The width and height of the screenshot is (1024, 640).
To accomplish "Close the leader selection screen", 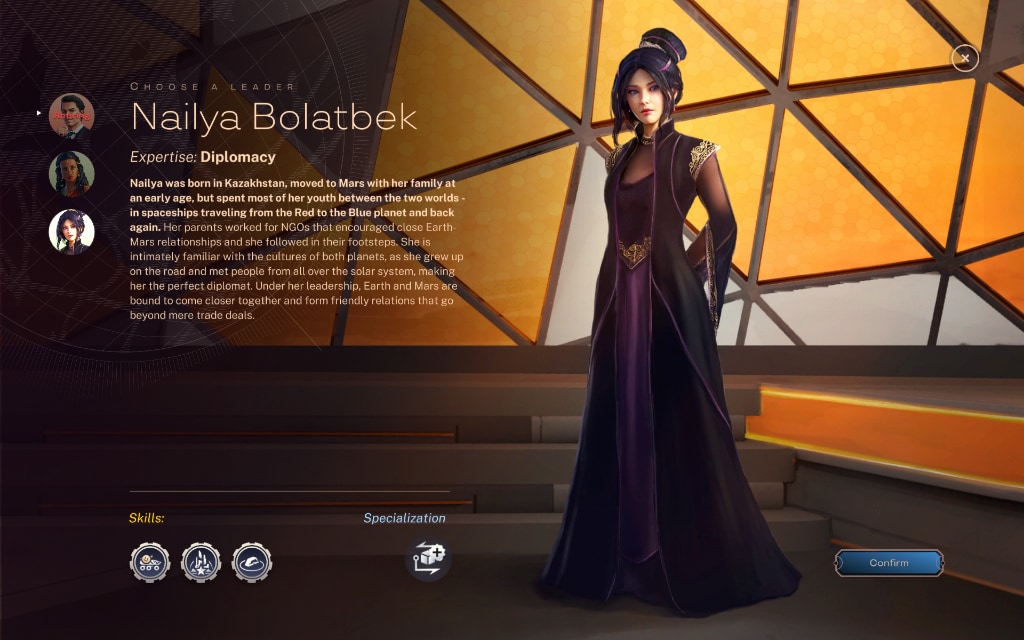I will click(x=964, y=58).
